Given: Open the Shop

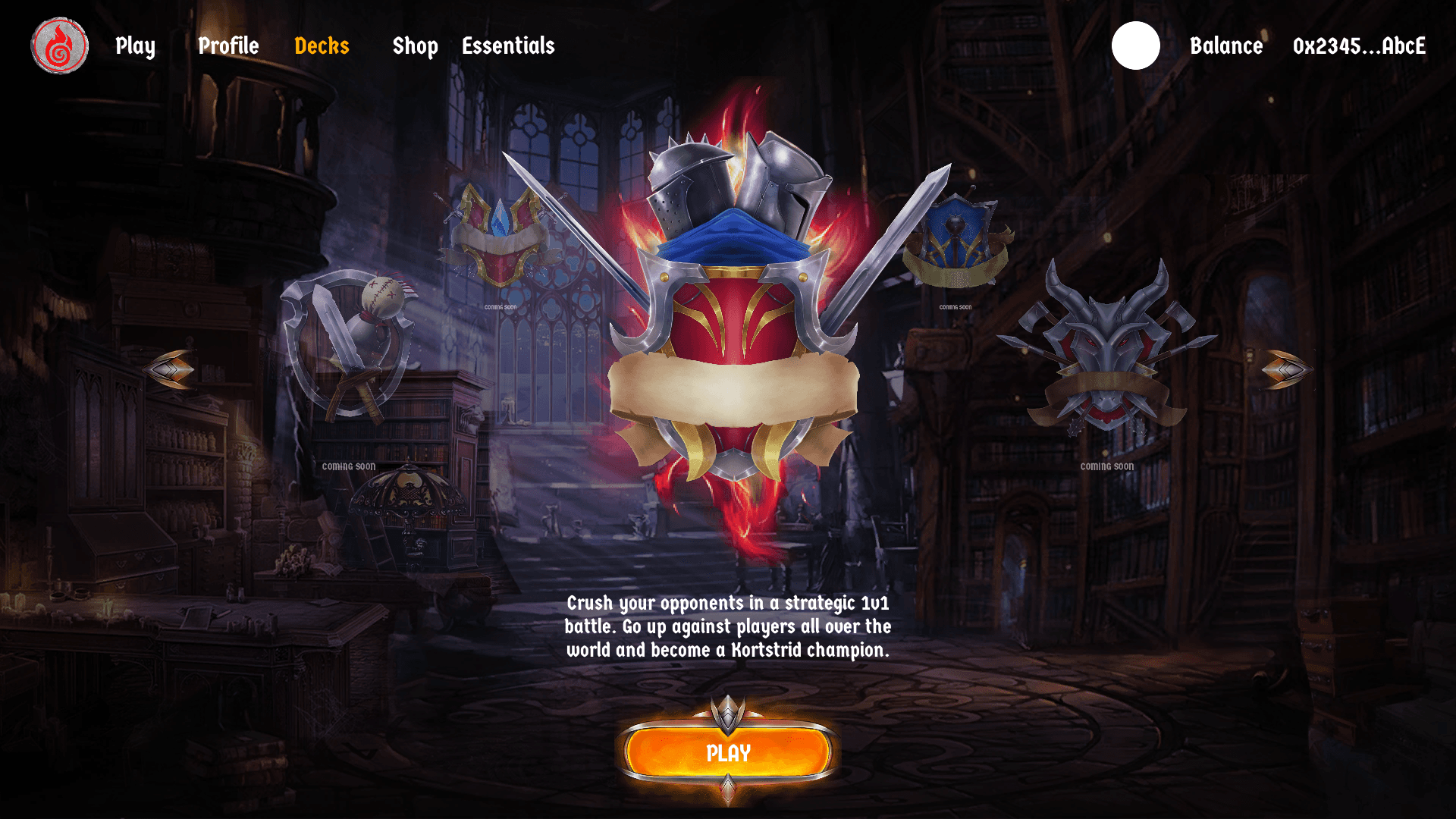Looking at the screenshot, I should [x=415, y=46].
